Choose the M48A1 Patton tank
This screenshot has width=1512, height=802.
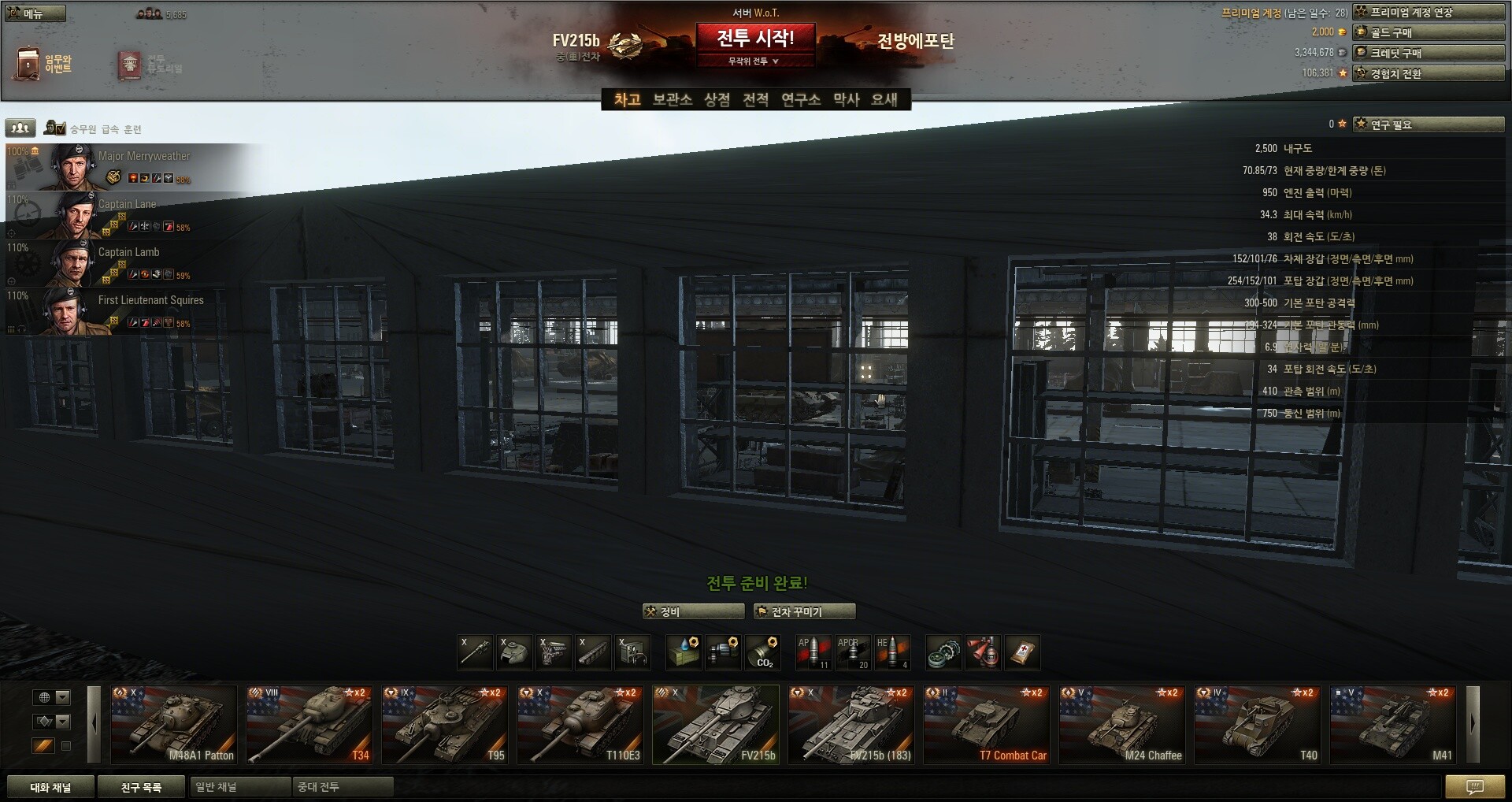point(174,725)
